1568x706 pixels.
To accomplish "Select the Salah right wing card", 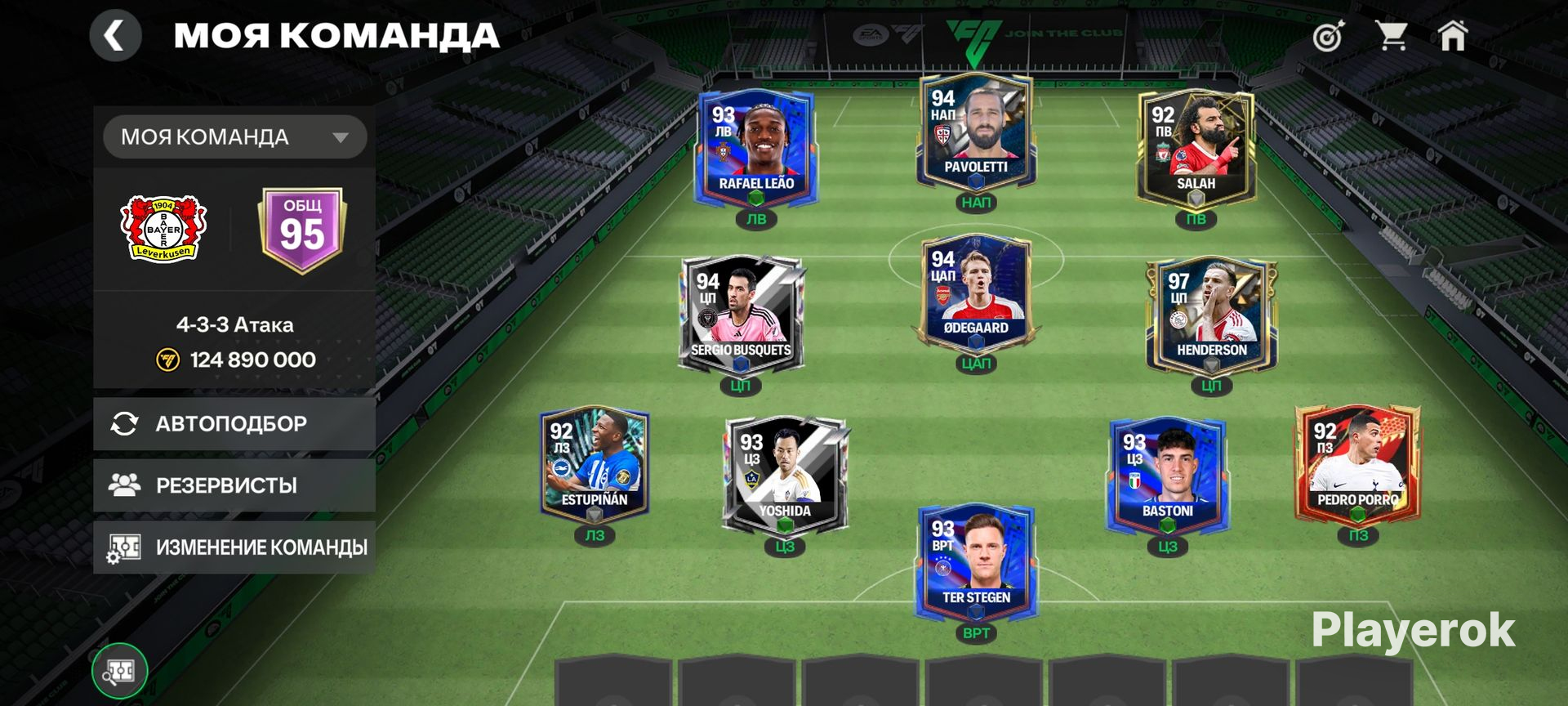I will point(1196,147).
